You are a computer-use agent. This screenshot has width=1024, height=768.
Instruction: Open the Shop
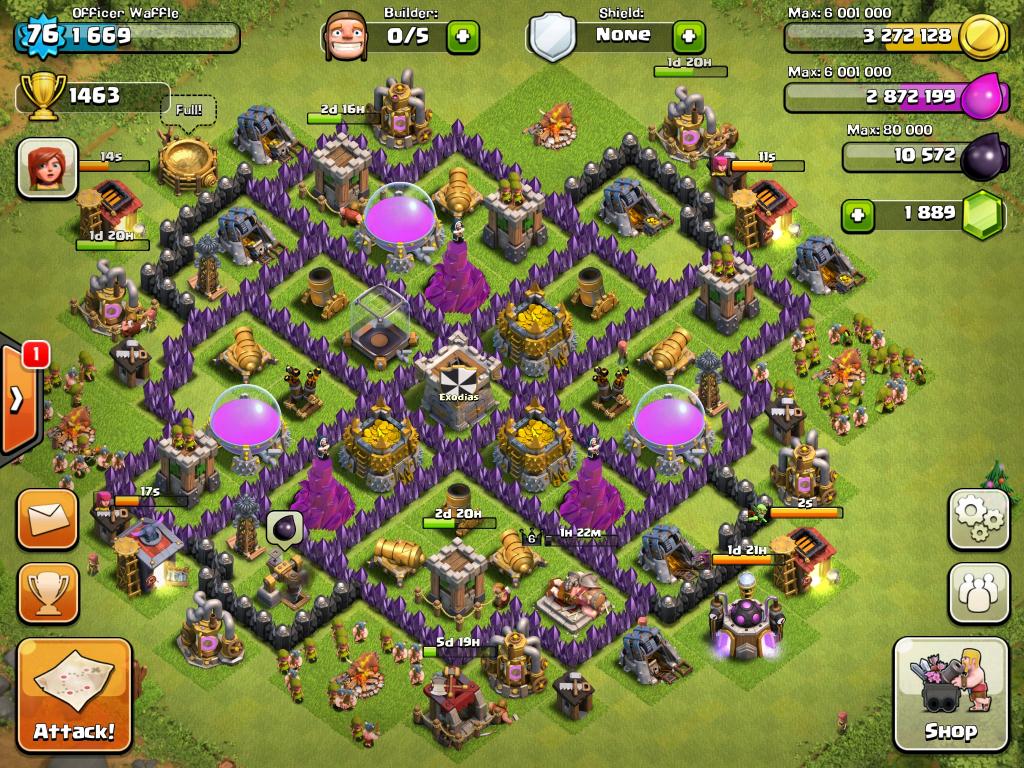950,694
